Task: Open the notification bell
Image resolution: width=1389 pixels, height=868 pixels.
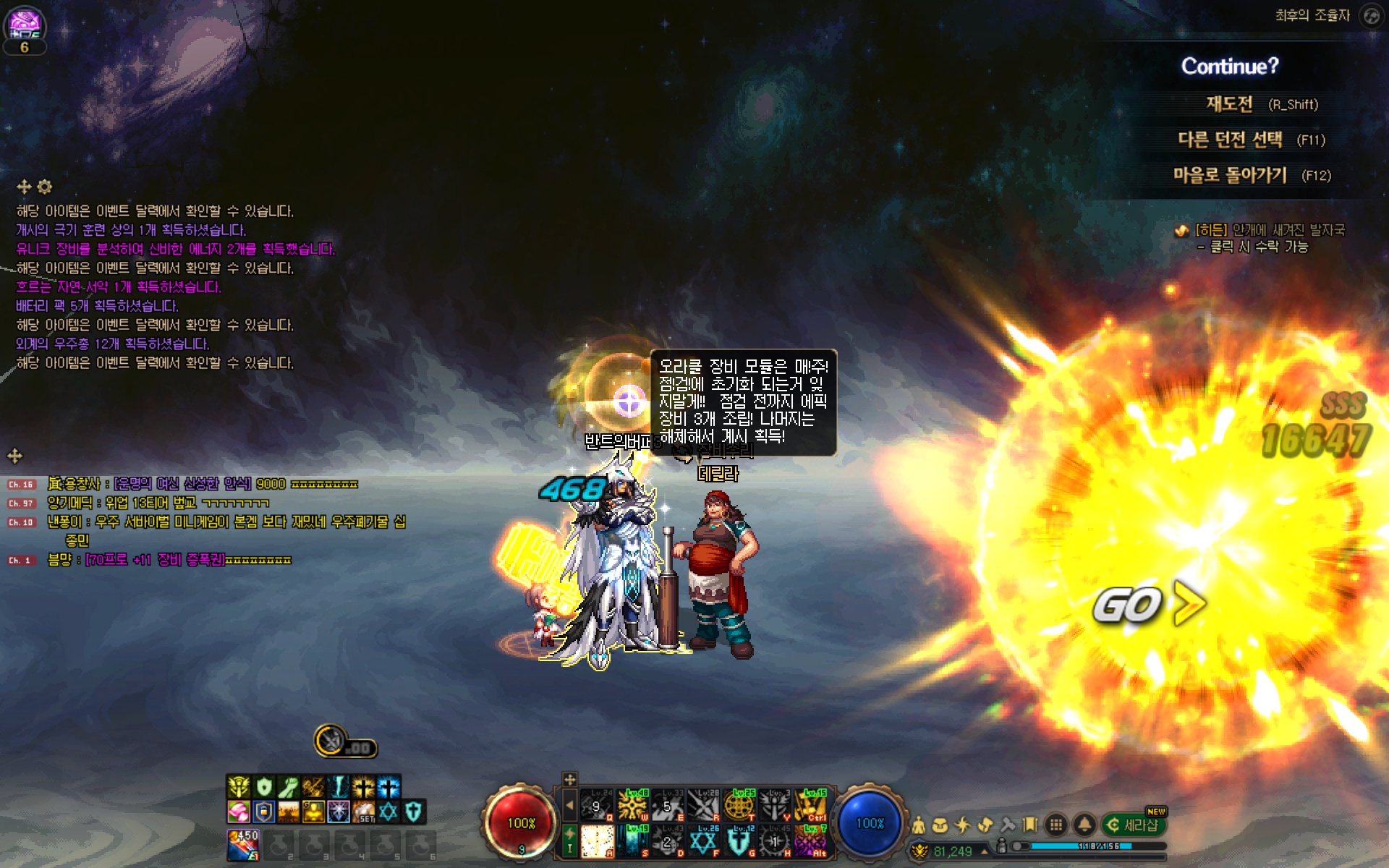Action: click(x=1084, y=825)
